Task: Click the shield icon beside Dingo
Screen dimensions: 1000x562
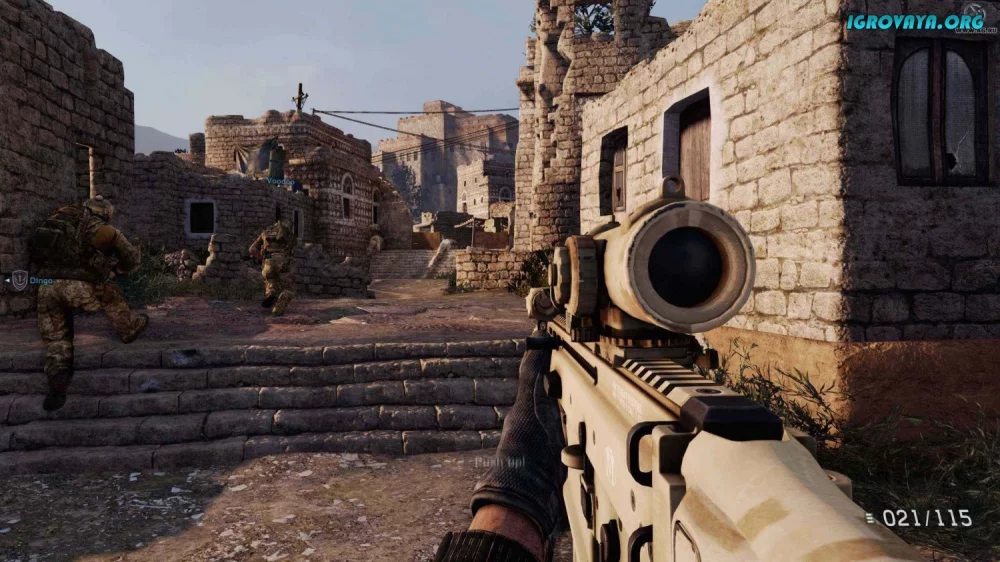Action: click(x=19, y=281)
